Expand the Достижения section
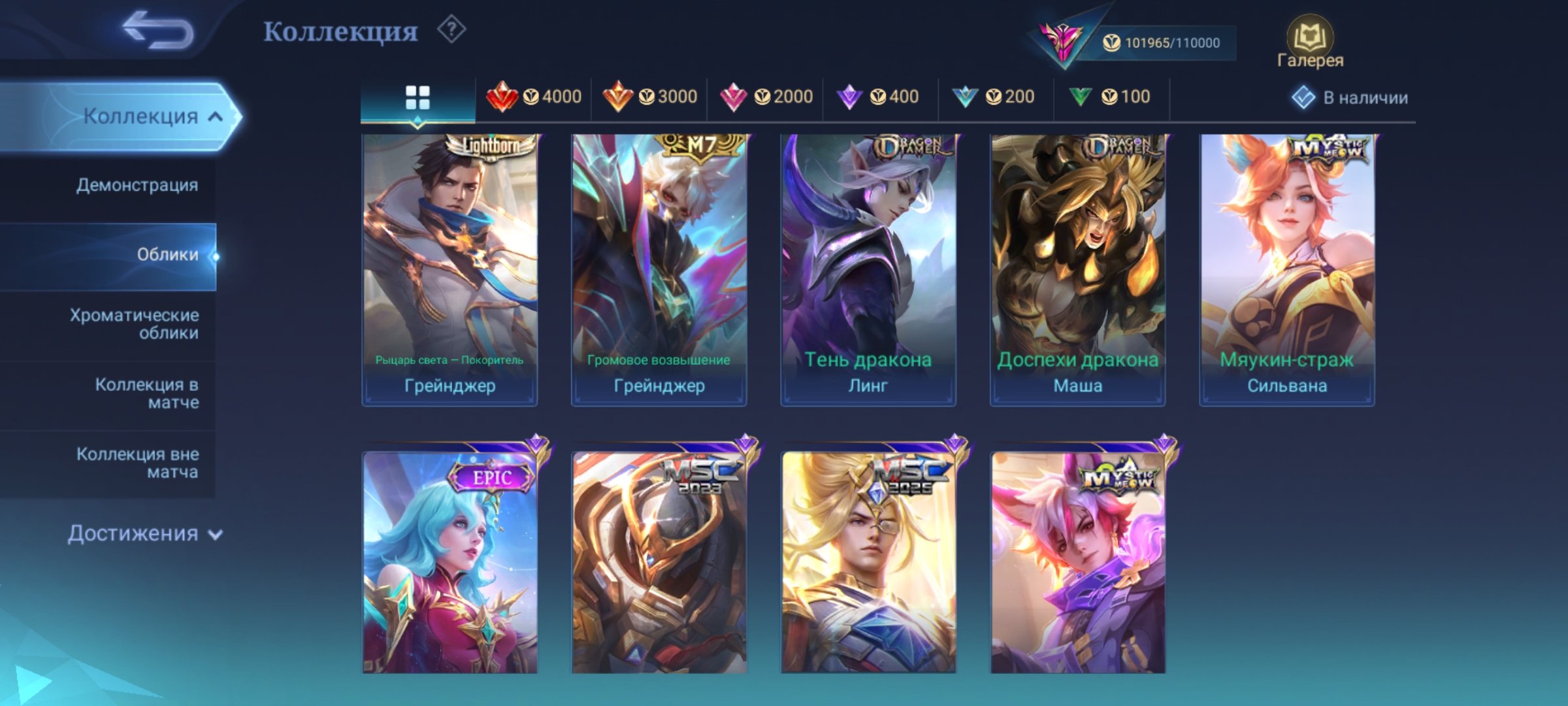Screen dimensions: 1568x706 click(x=142, y=533)
